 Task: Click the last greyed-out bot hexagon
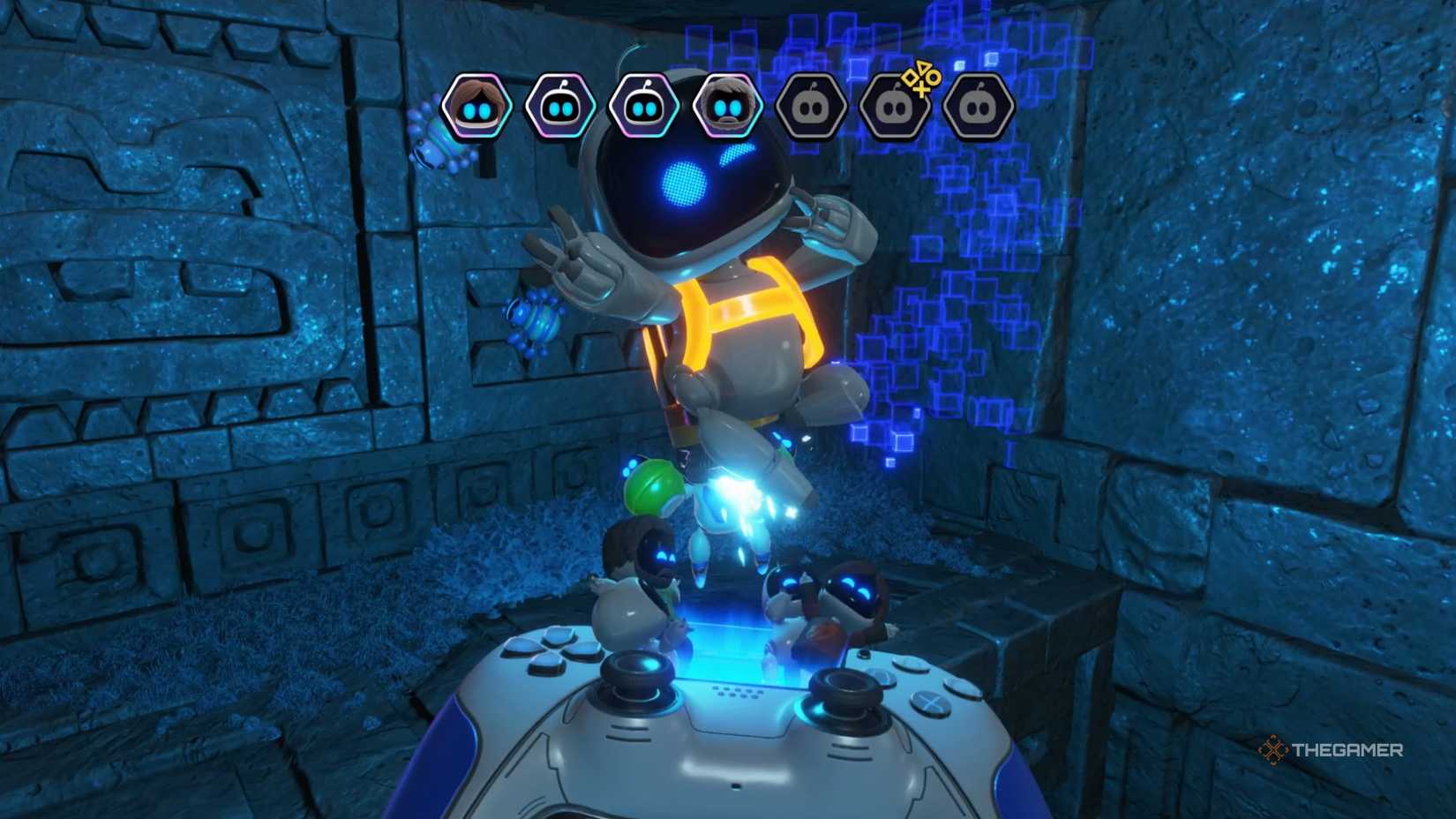click(x=978, y=105)
